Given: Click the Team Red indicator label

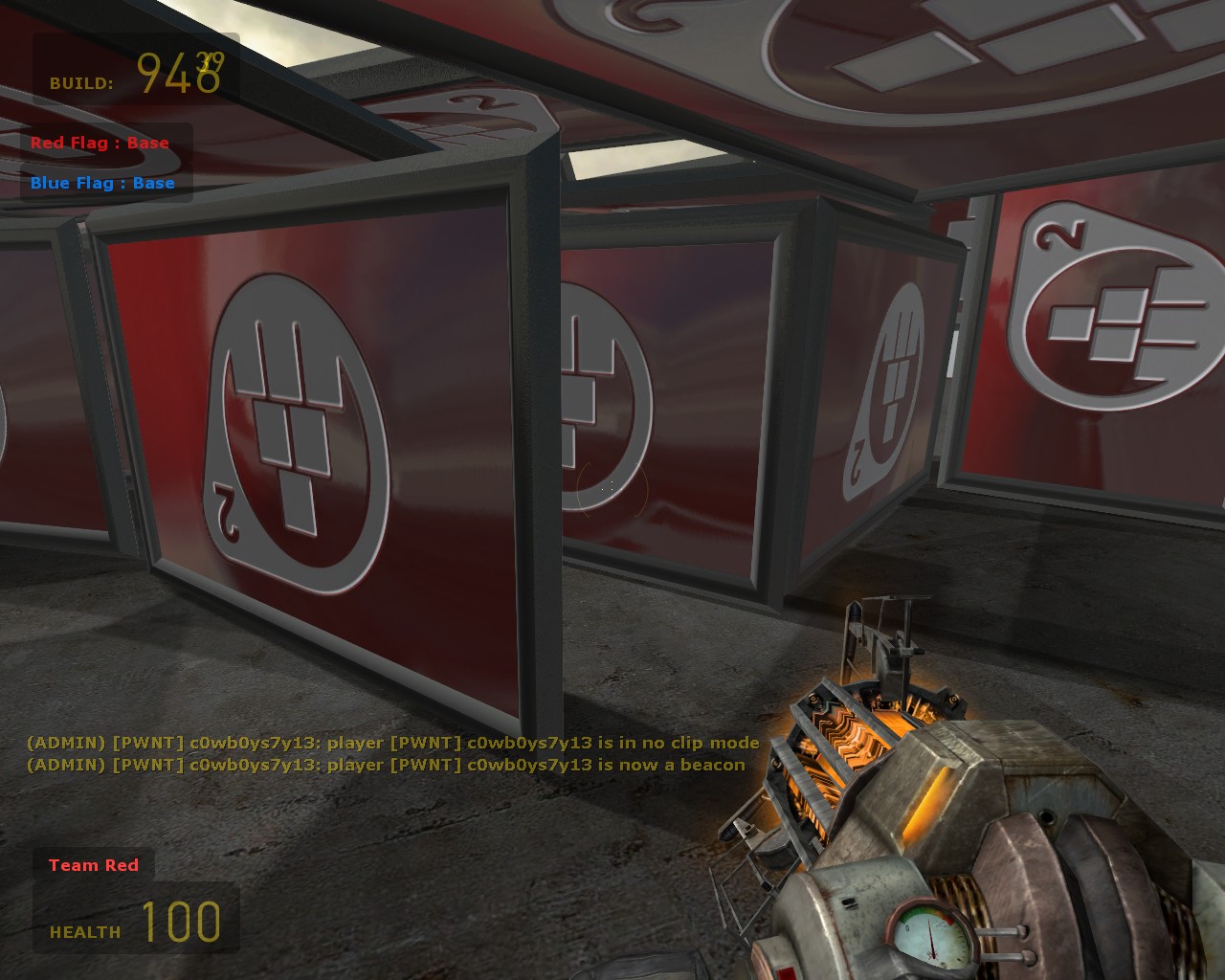Looking at the screenshot, I should click(x=94, y=865).
